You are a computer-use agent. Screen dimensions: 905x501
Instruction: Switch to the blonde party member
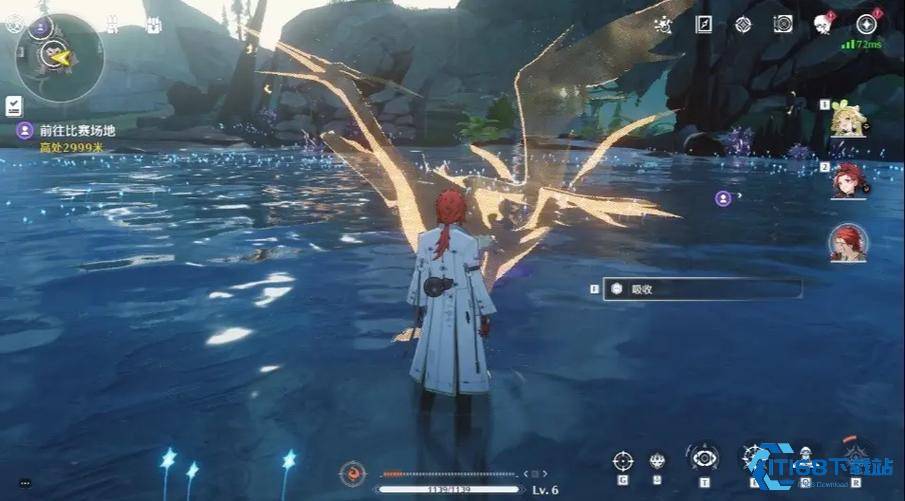tap(846, 121)
